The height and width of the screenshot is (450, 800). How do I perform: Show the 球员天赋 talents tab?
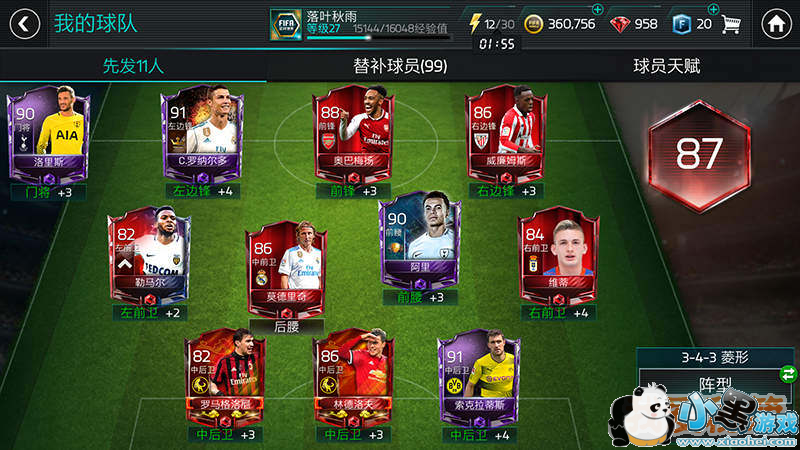point(666,67)
